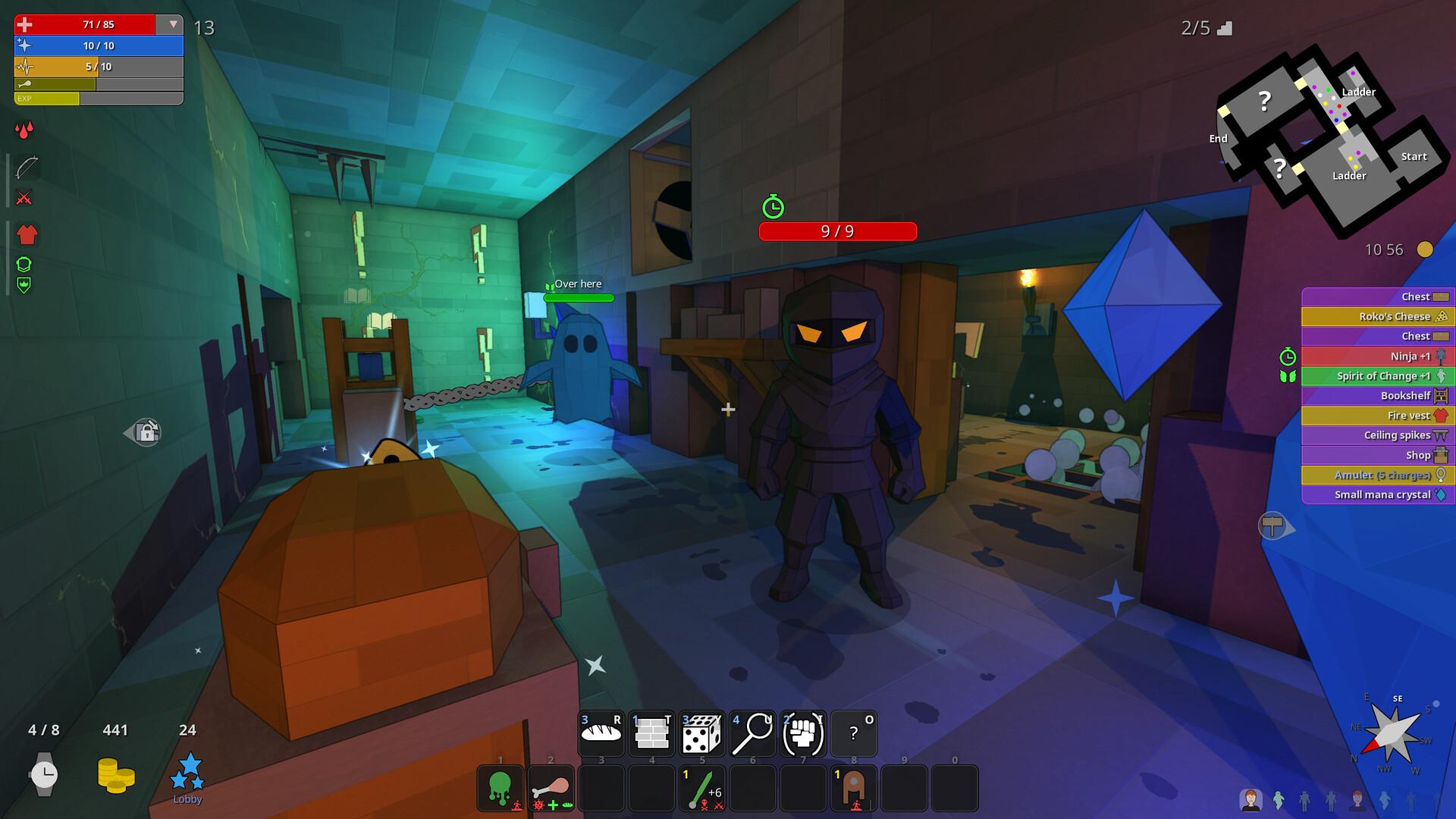
Task: Select the green slime hotbar slot
Action: (500, 788)
